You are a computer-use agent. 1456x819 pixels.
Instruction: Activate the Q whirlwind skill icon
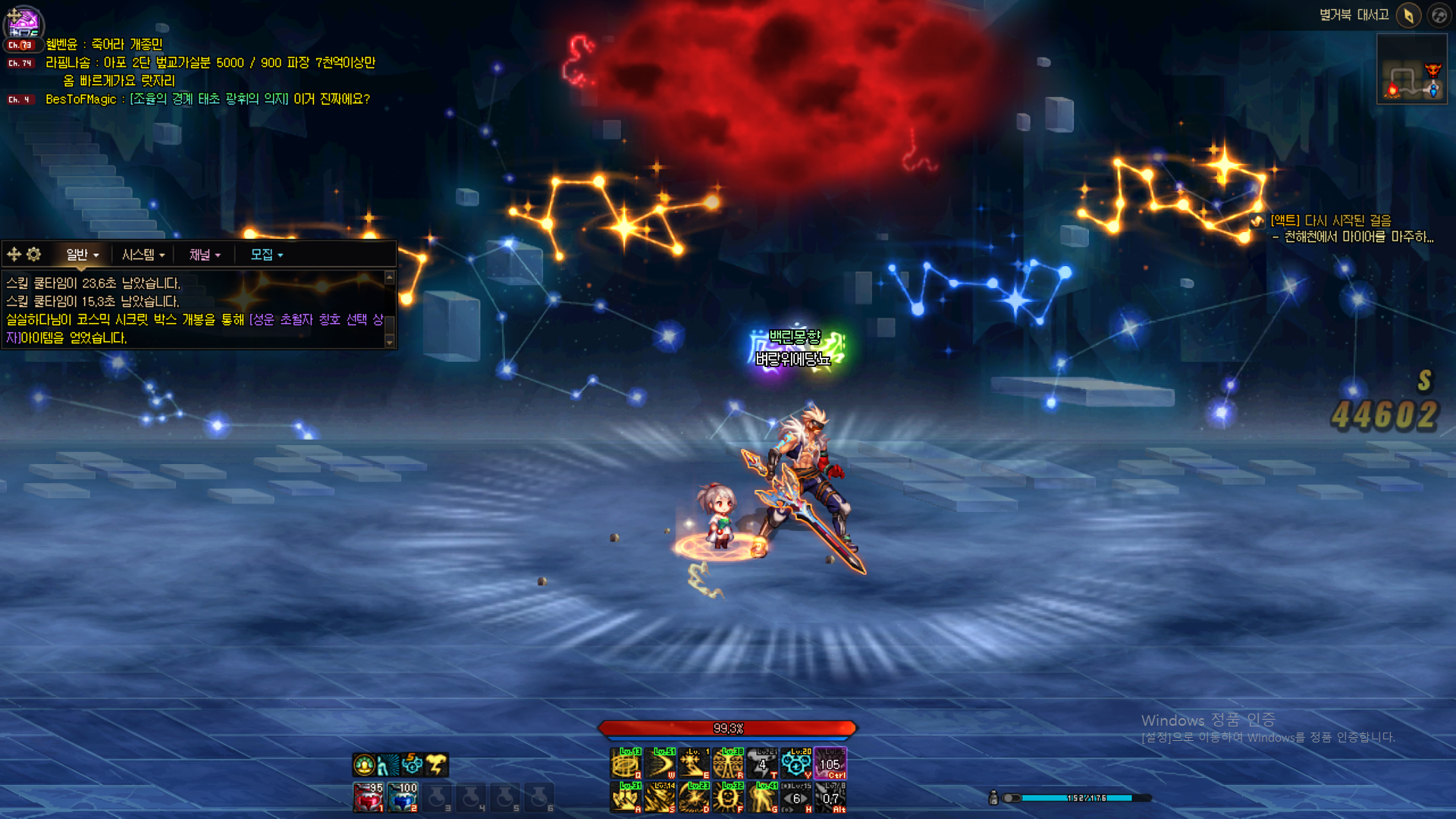coord(626,763)
